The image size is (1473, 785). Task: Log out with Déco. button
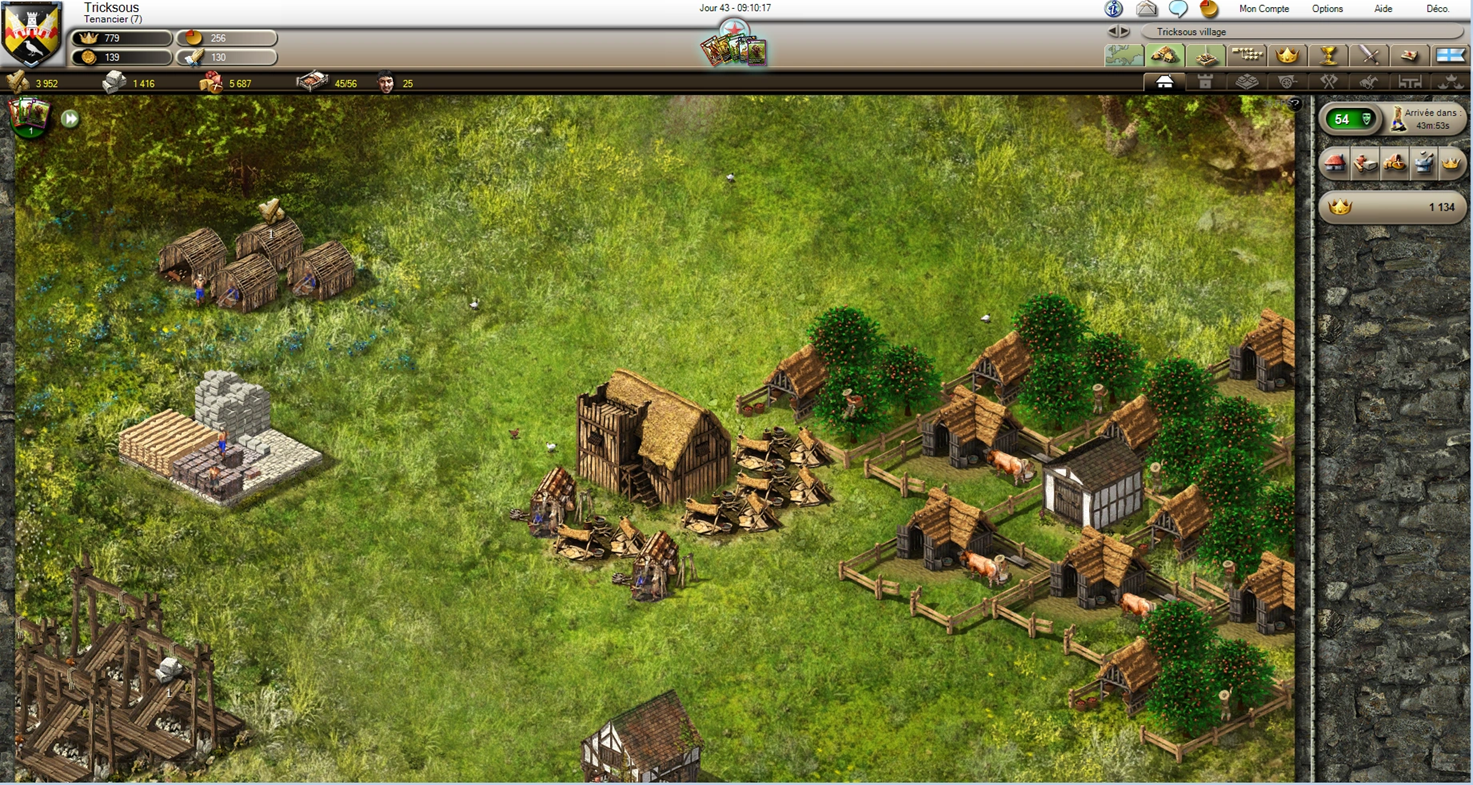tap(1437, 9)
